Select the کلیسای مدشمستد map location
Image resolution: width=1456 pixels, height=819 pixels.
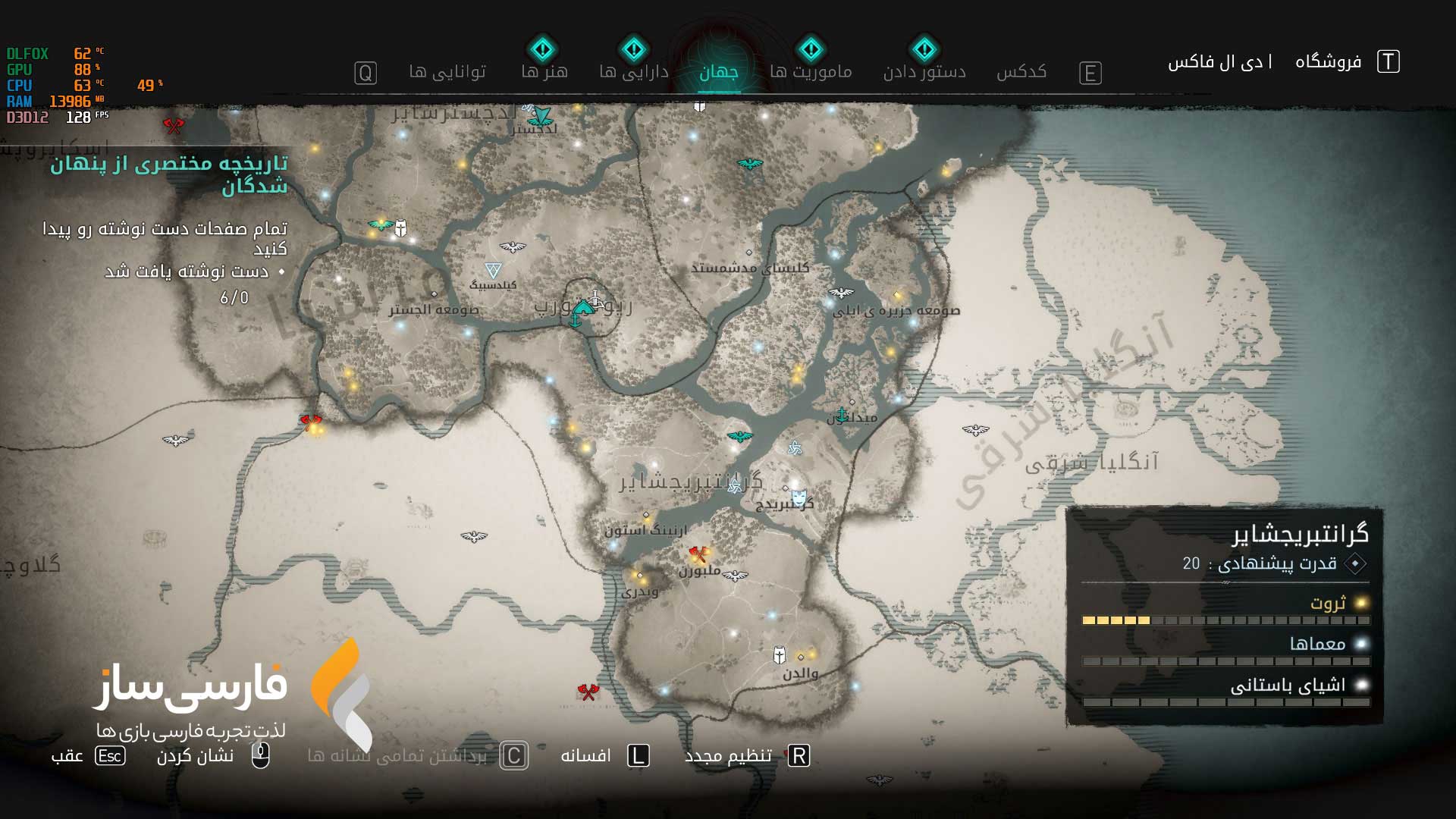tap(749, 253)
